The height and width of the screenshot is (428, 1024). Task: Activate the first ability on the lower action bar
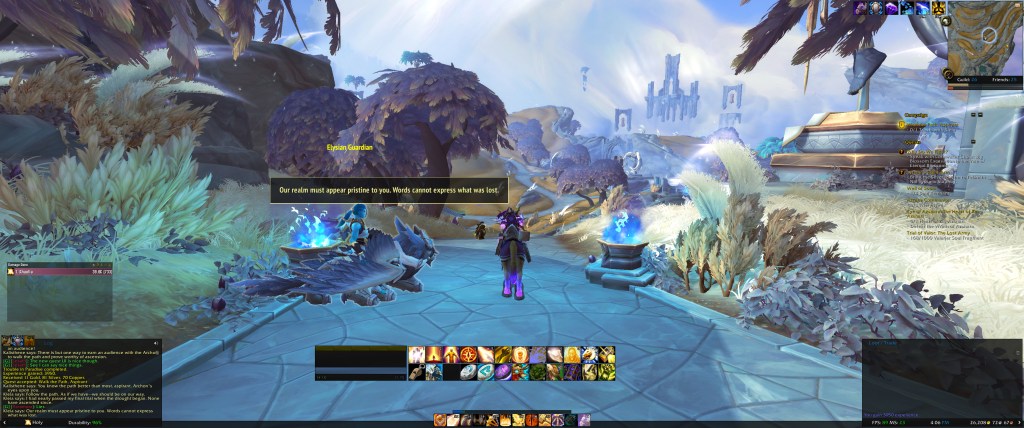416,371
